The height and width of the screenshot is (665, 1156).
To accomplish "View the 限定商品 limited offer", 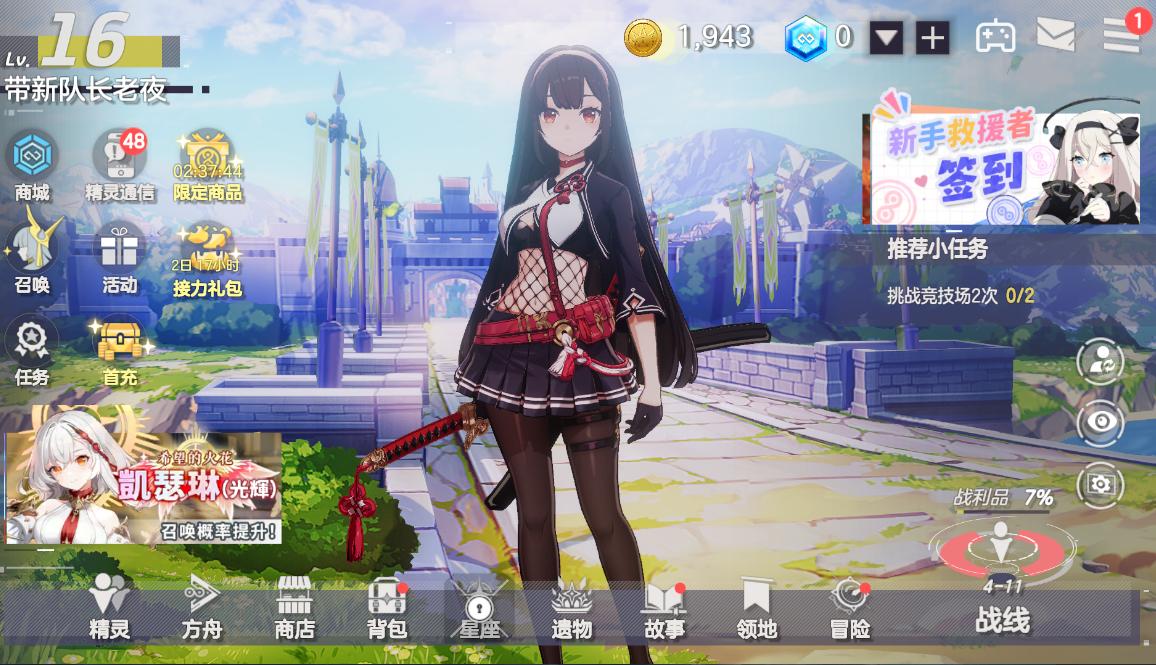I will point(208,164).
